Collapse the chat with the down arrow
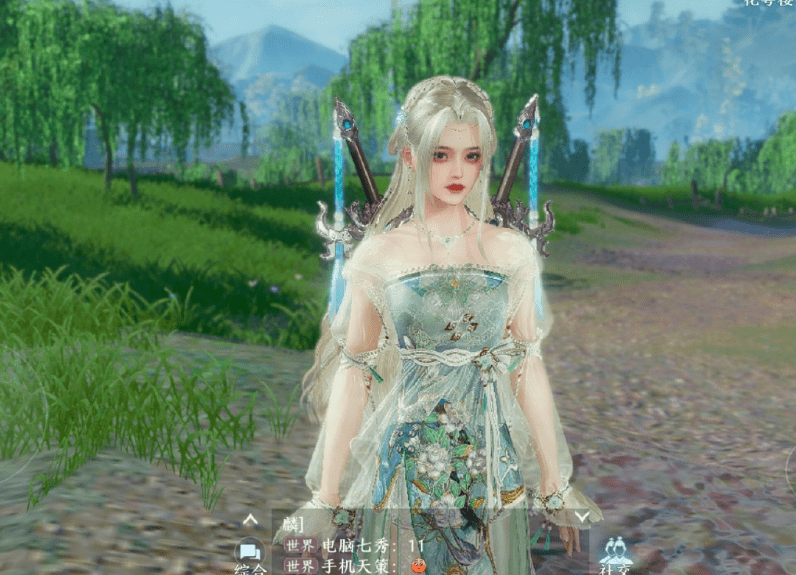The width and height of the screenshot is (796, 575). pyautogui.click(x=581, y=517)
